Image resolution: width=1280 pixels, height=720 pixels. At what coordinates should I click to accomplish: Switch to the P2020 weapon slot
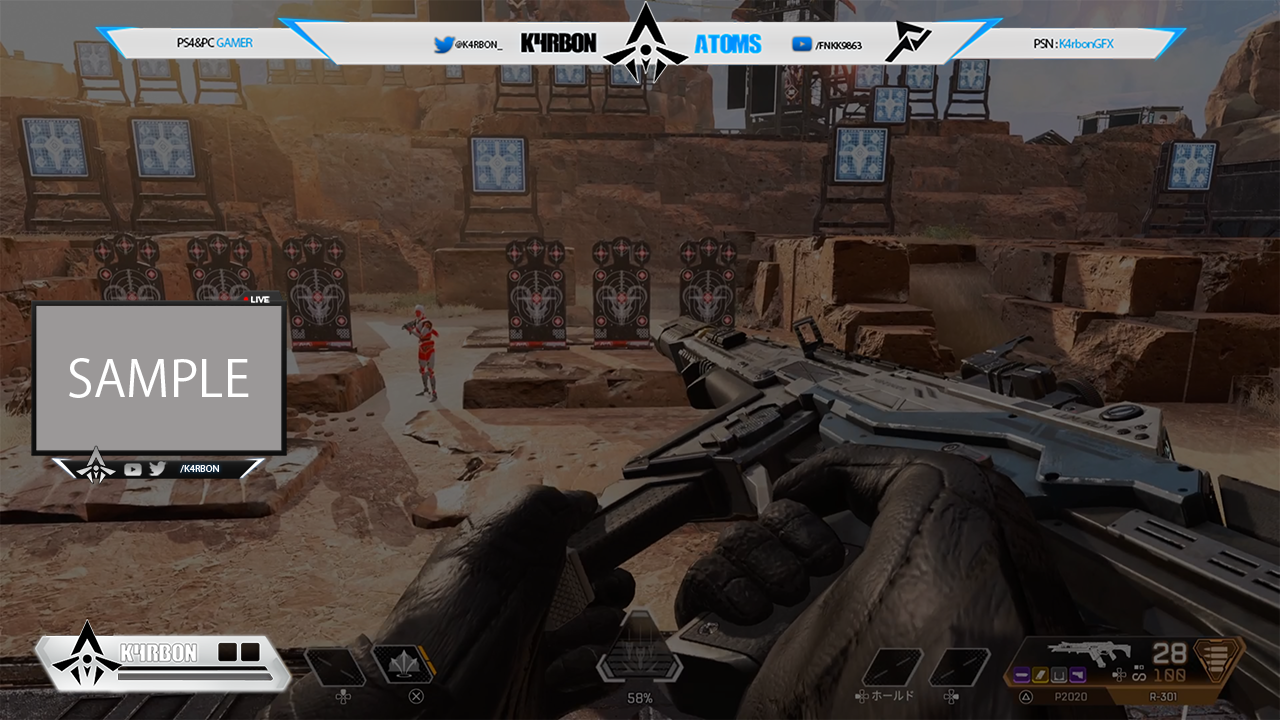(x=1072, y=696)
